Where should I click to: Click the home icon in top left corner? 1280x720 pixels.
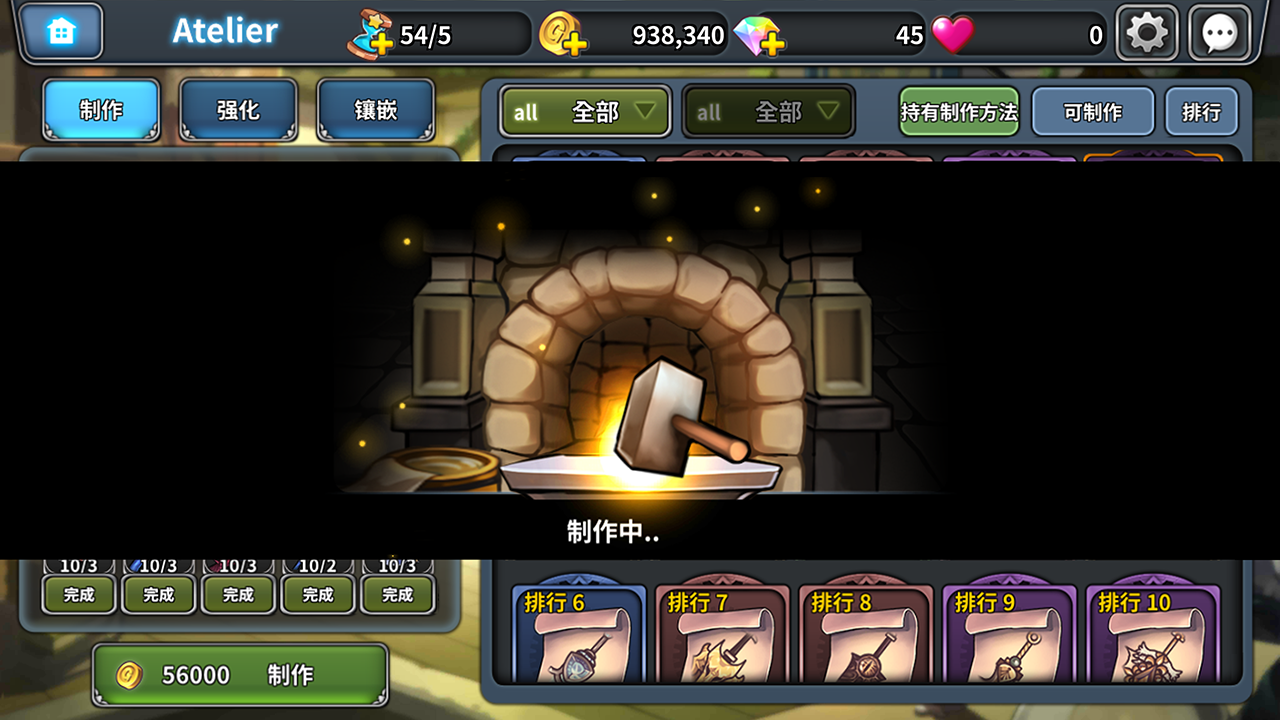(x=62, y=31)
